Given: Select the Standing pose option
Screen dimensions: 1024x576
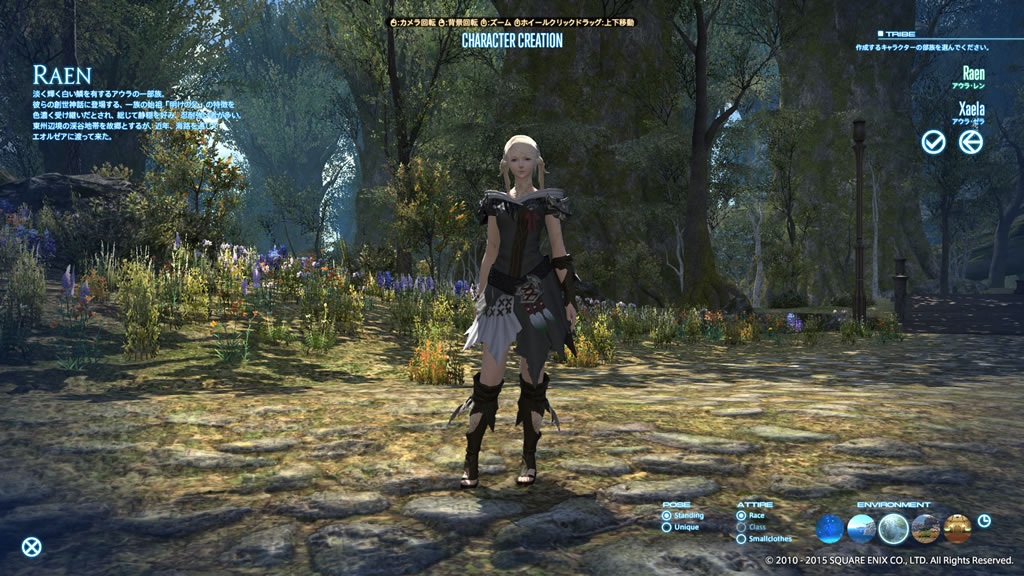Looking at the screenshot, I should [667, 515].
